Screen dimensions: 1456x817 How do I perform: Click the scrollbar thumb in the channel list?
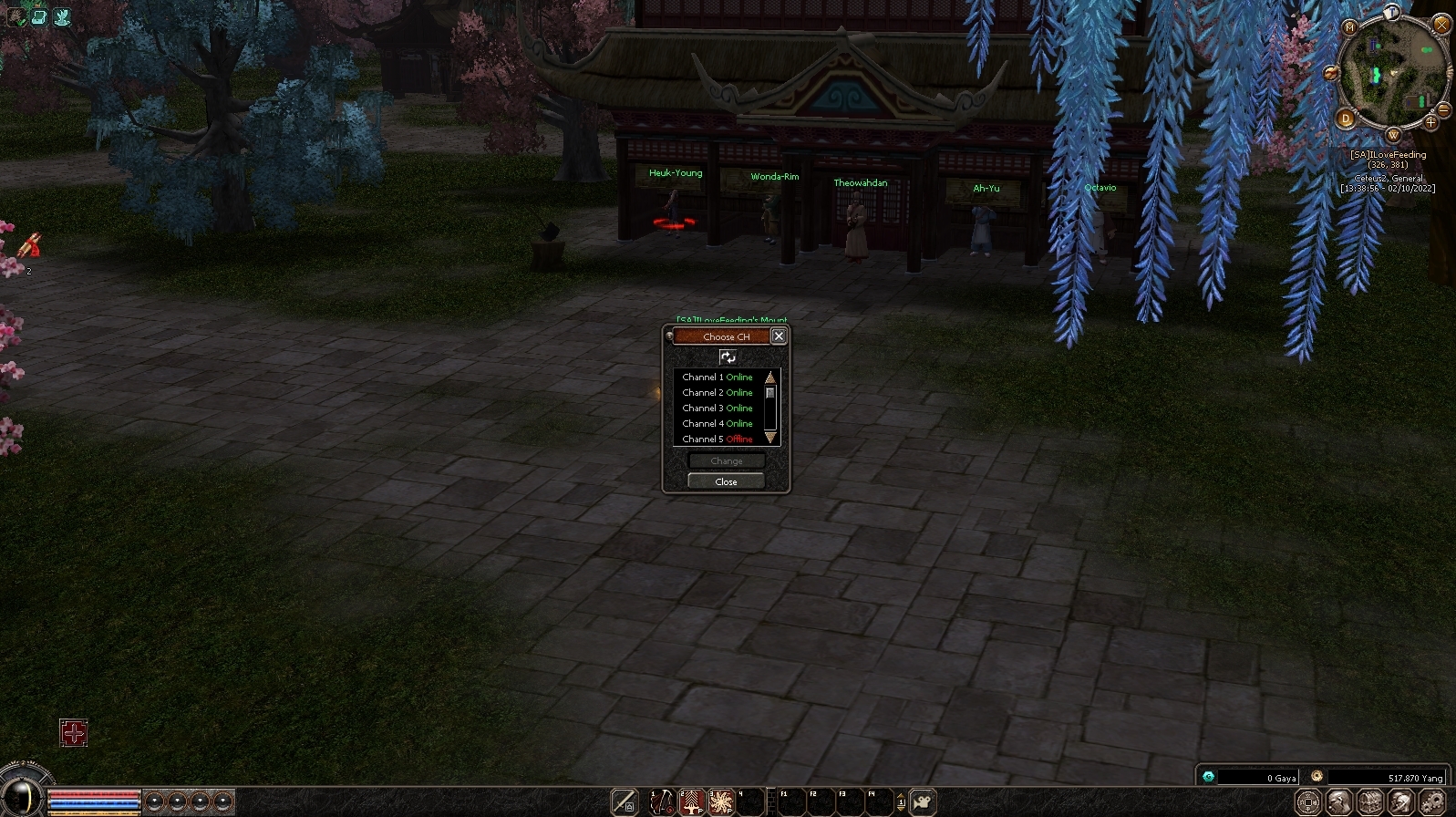pyautogui.click(x=769, y=392)
